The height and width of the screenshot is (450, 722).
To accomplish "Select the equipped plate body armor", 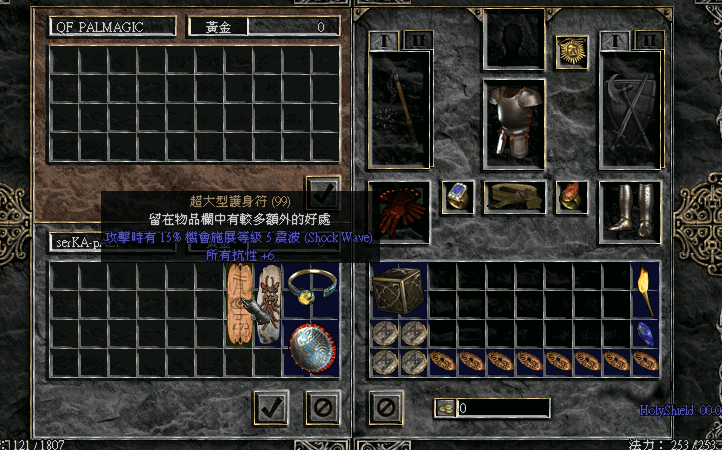I will [513, 120].
